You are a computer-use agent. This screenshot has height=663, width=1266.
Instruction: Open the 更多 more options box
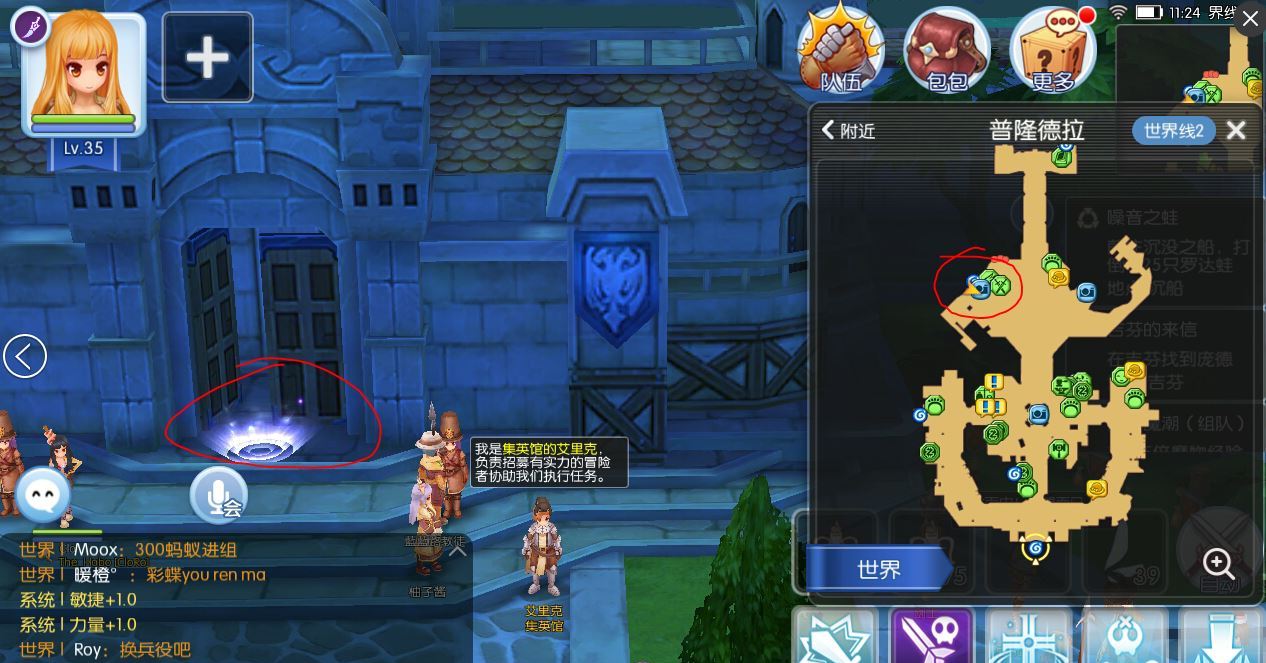click(x=1052, y=50)
